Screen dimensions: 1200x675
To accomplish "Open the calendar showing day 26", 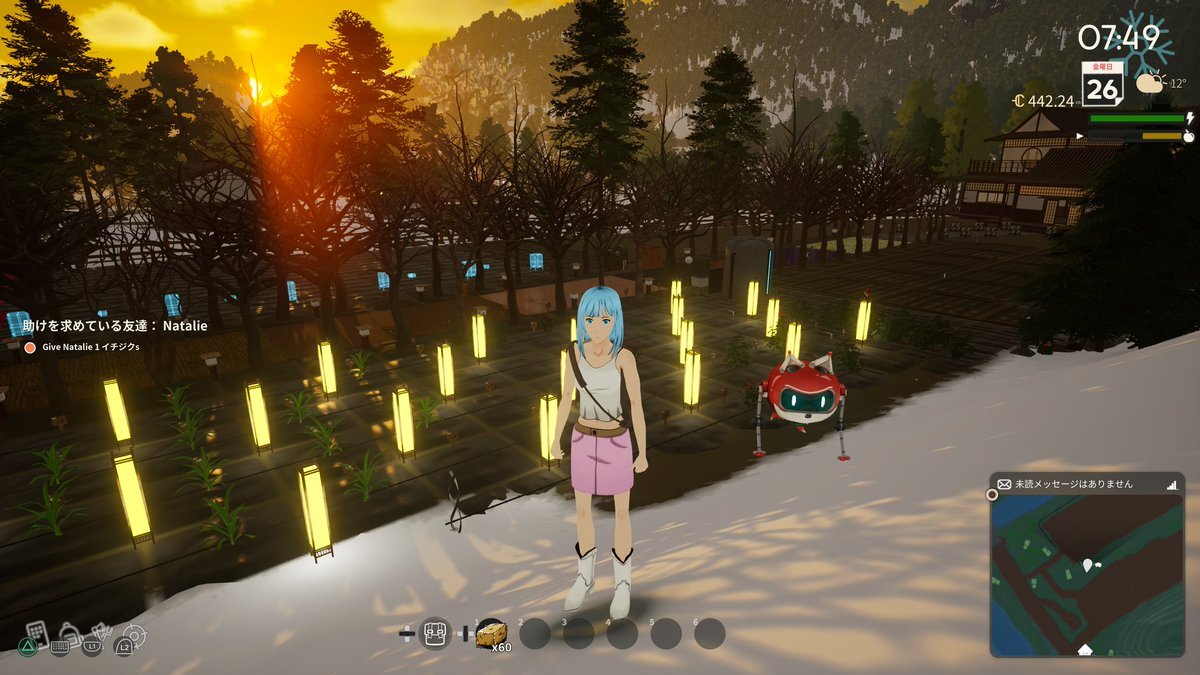I will pyautogui.click(x=1101, y=85).
